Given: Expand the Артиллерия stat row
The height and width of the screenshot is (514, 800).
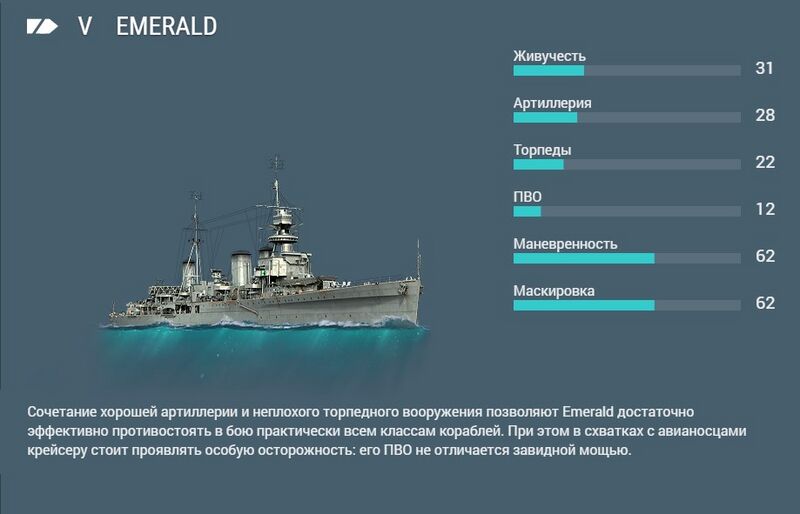Looking at the screenshot, I should tap(552, 103).
